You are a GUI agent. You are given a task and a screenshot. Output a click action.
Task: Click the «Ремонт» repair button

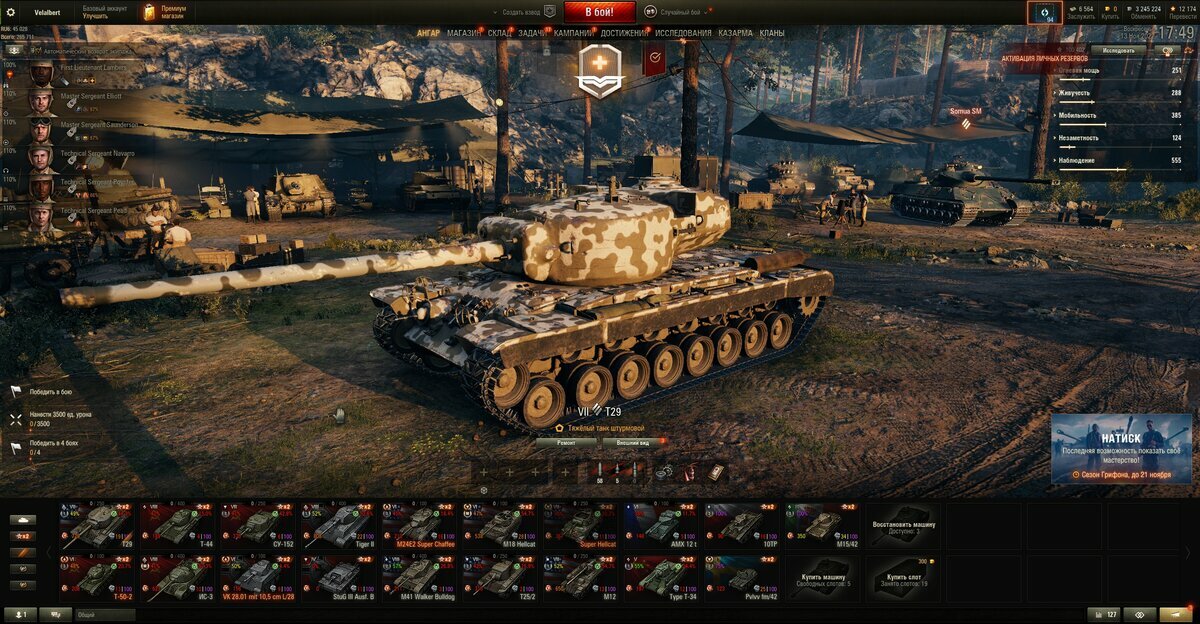coord(566,441)
